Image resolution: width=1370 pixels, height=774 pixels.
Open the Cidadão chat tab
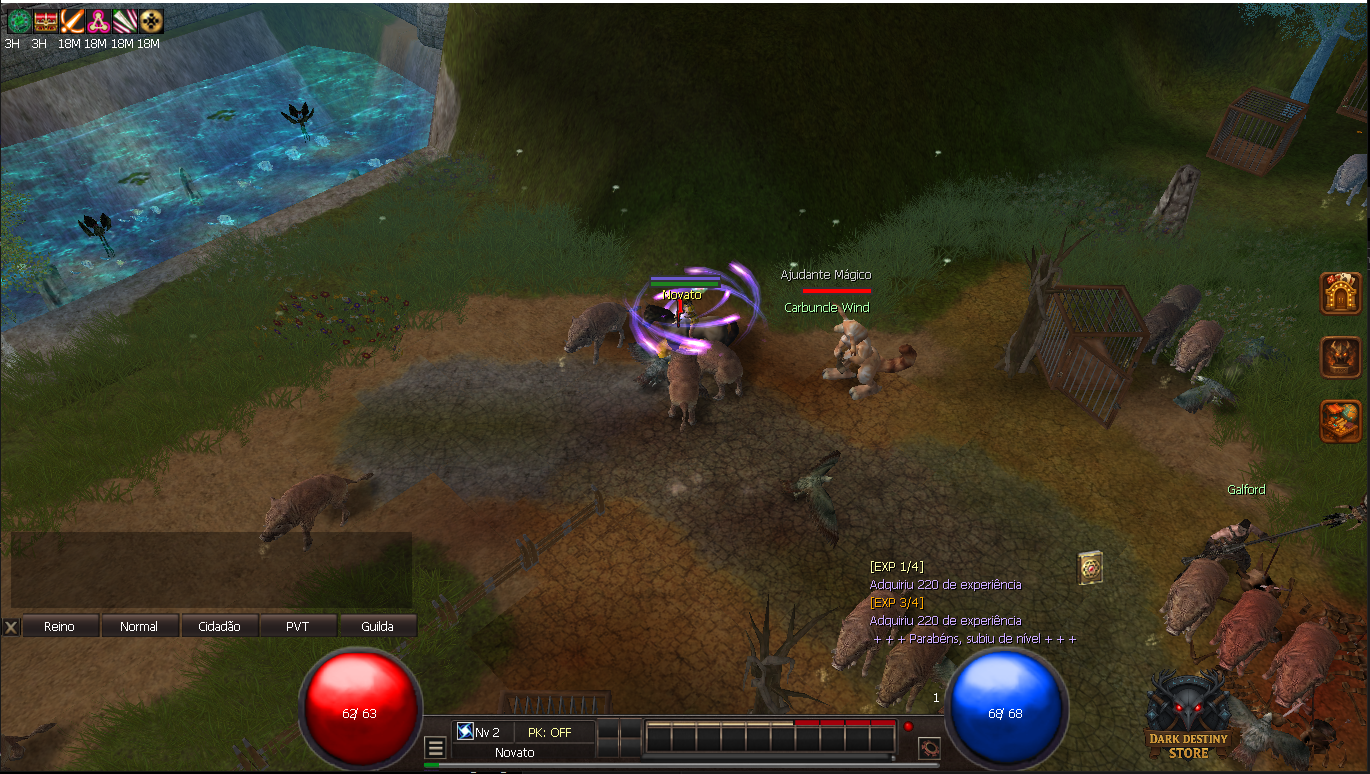pyautogui.click(x=218, y=626)
